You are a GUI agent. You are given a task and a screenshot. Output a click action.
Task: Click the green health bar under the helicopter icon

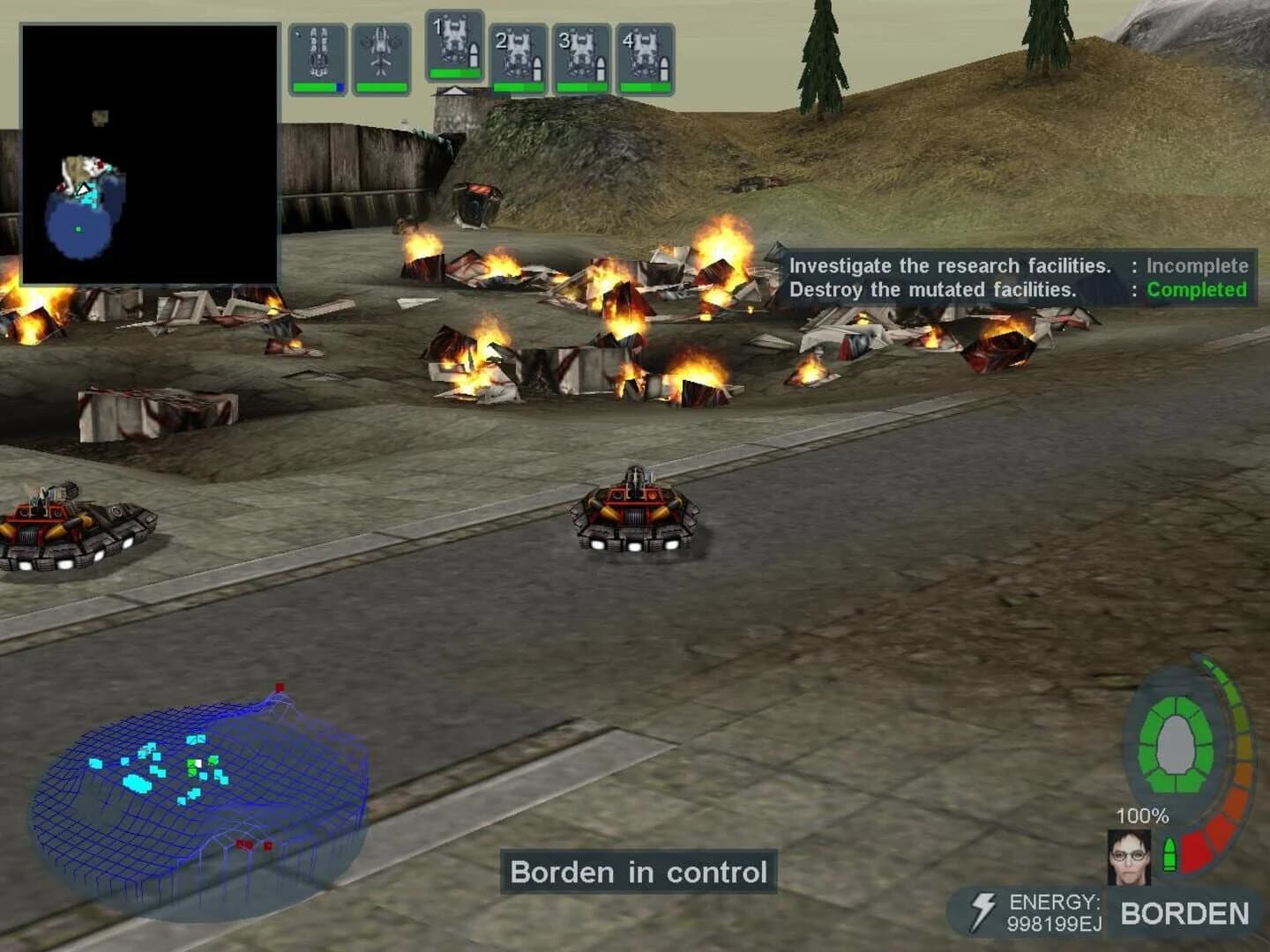pyautogui.click(x=381, y=86)
